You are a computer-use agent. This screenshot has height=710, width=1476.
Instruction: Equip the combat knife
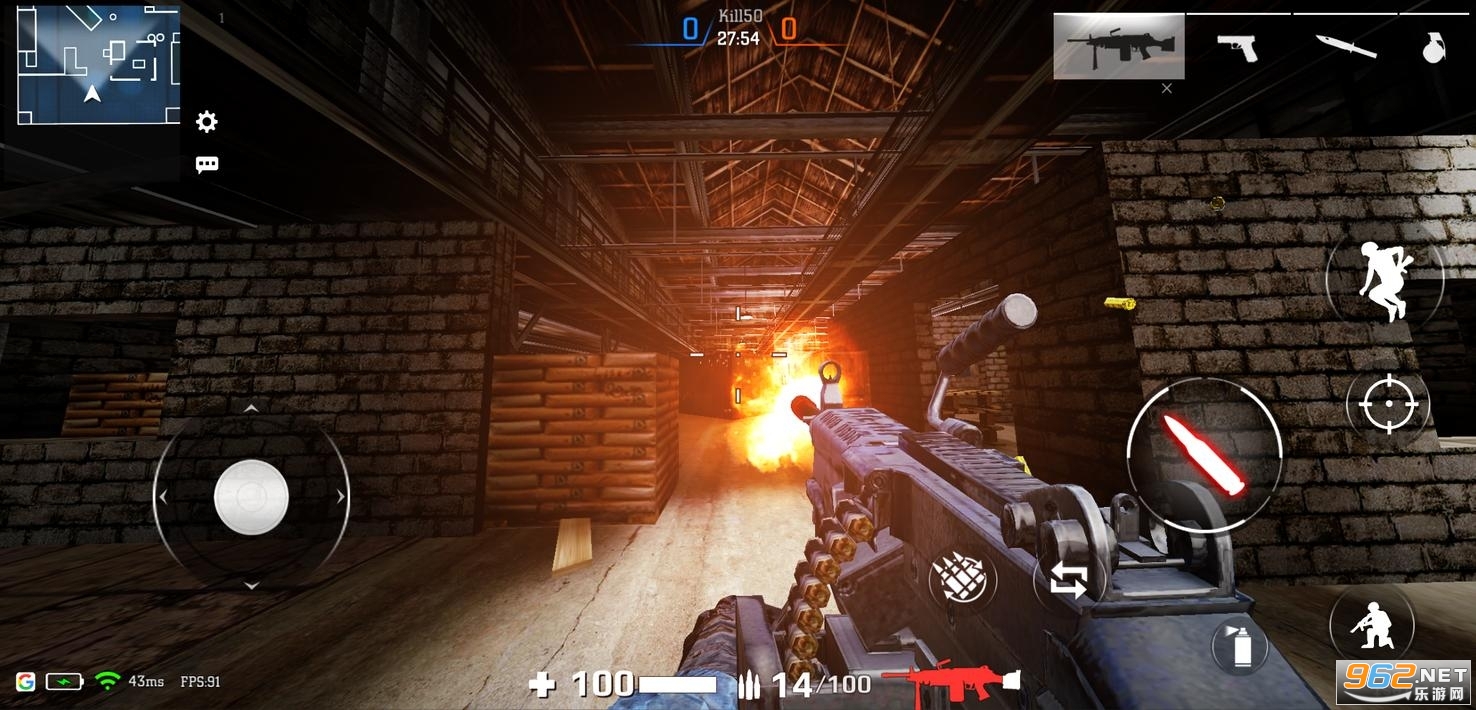pyautogui.click(x=1344, y=46)
